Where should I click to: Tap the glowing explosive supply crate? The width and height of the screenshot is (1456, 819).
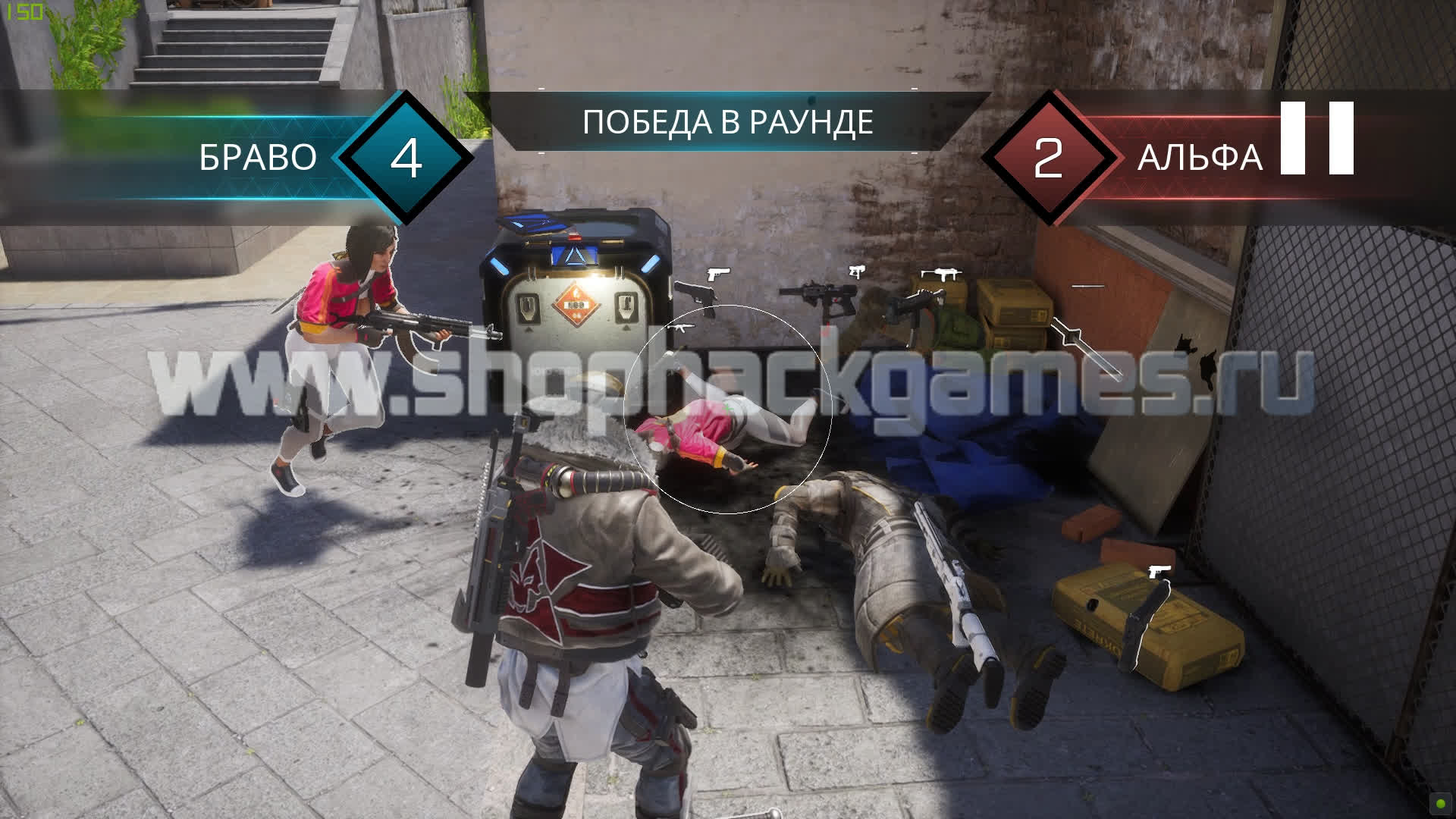point(576,296)
